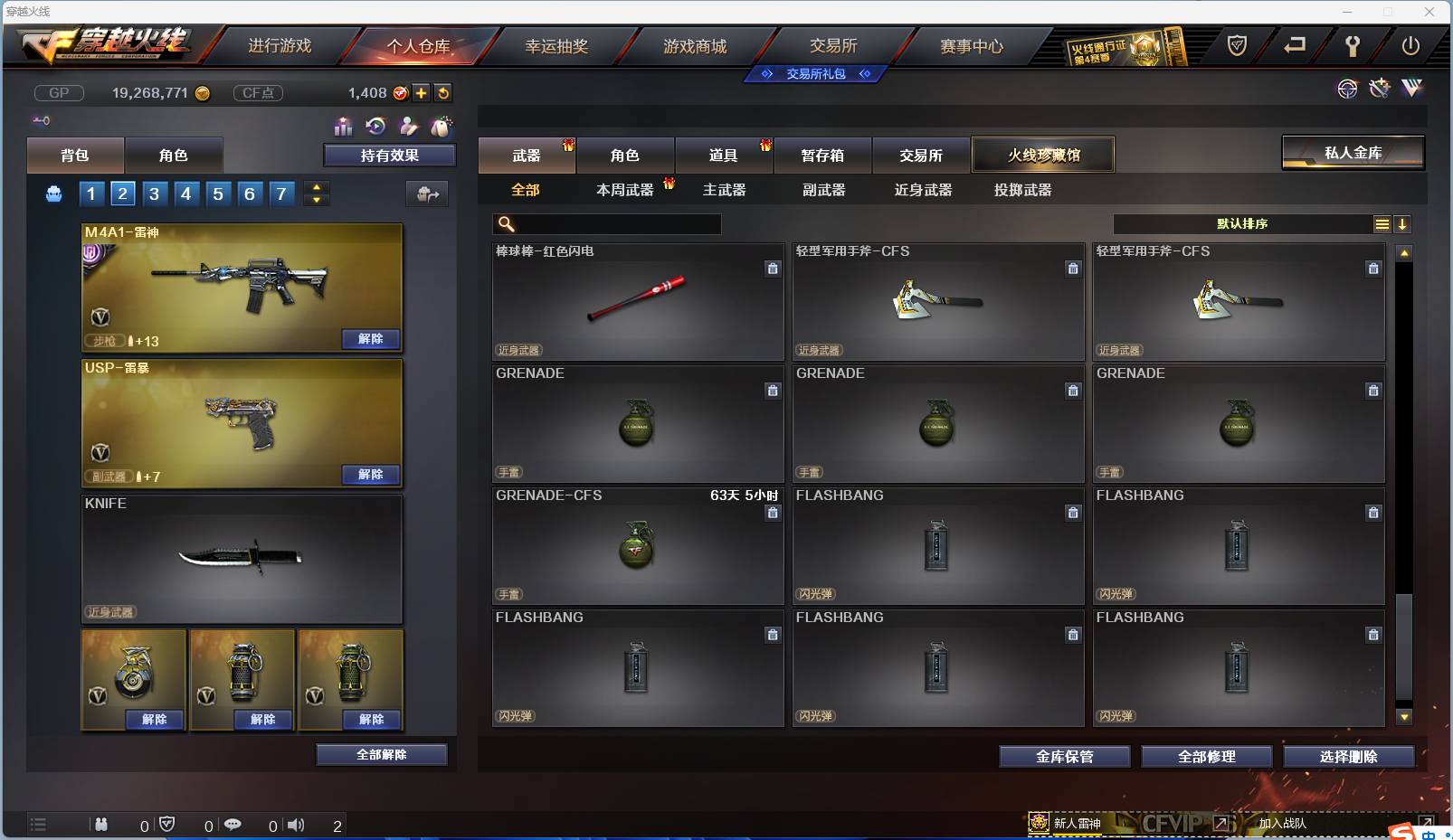Screen dimensions: 1453x840
Task: Open the 游戏商城 menu at the top
Action: (696, 45)
